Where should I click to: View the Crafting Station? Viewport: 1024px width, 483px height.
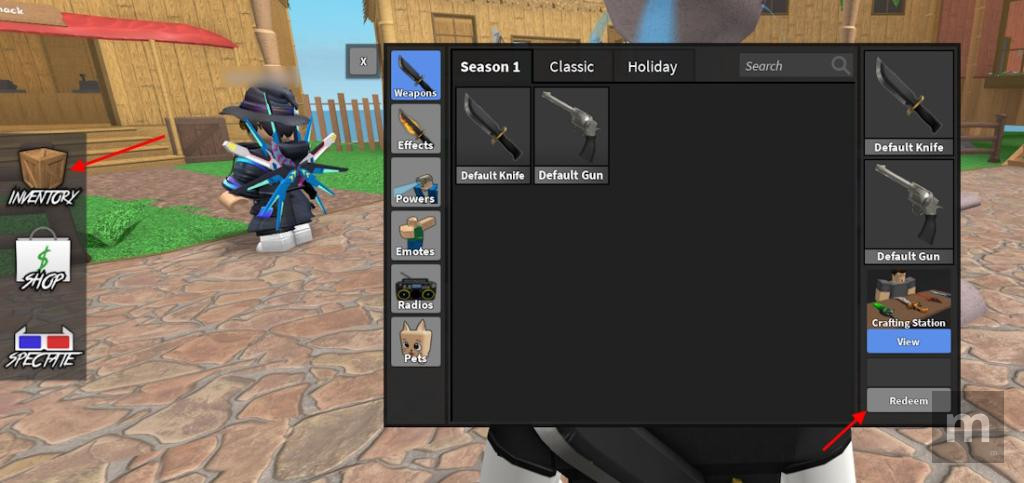point(908,341)
